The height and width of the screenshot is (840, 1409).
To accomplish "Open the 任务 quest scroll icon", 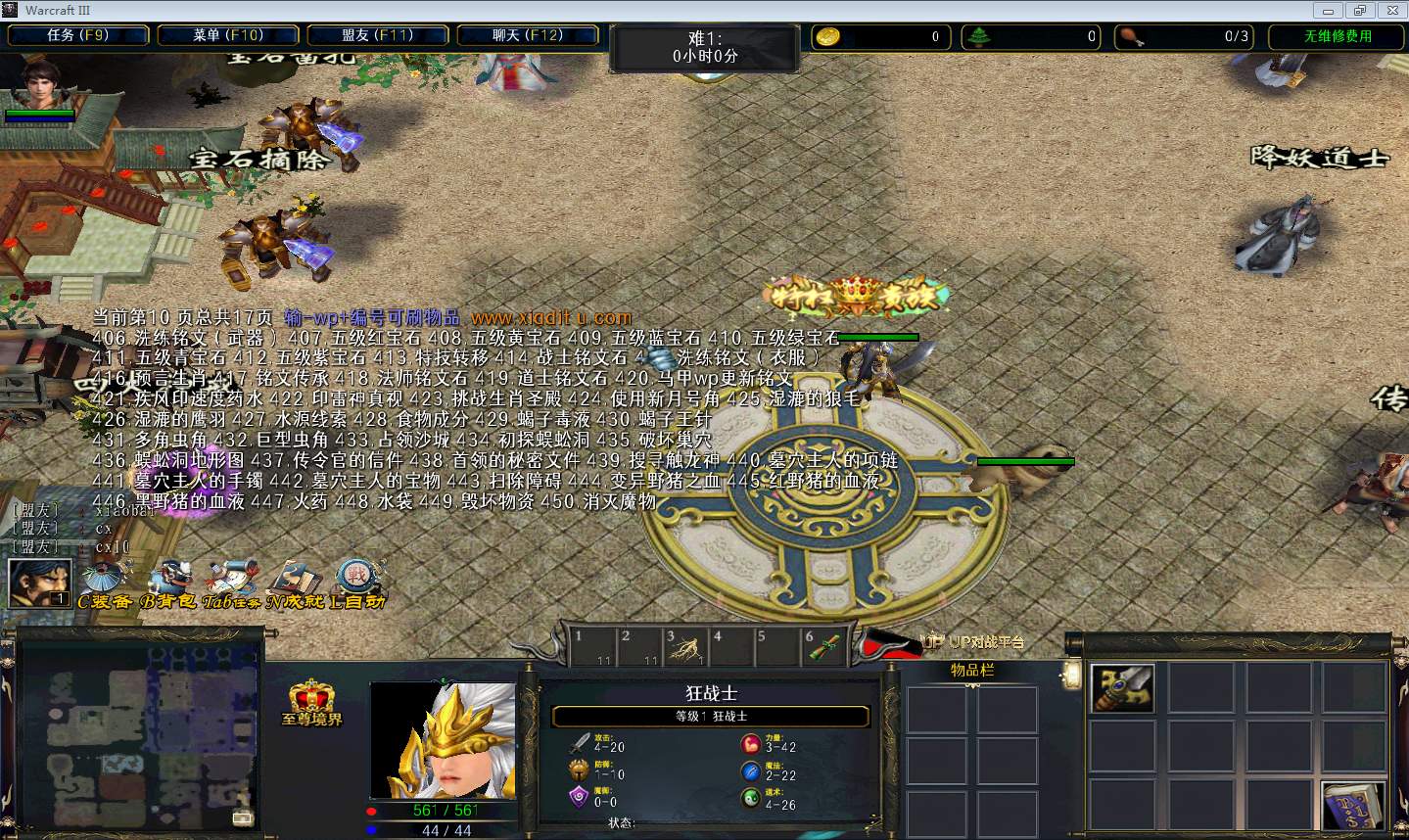I will [233, 580].
